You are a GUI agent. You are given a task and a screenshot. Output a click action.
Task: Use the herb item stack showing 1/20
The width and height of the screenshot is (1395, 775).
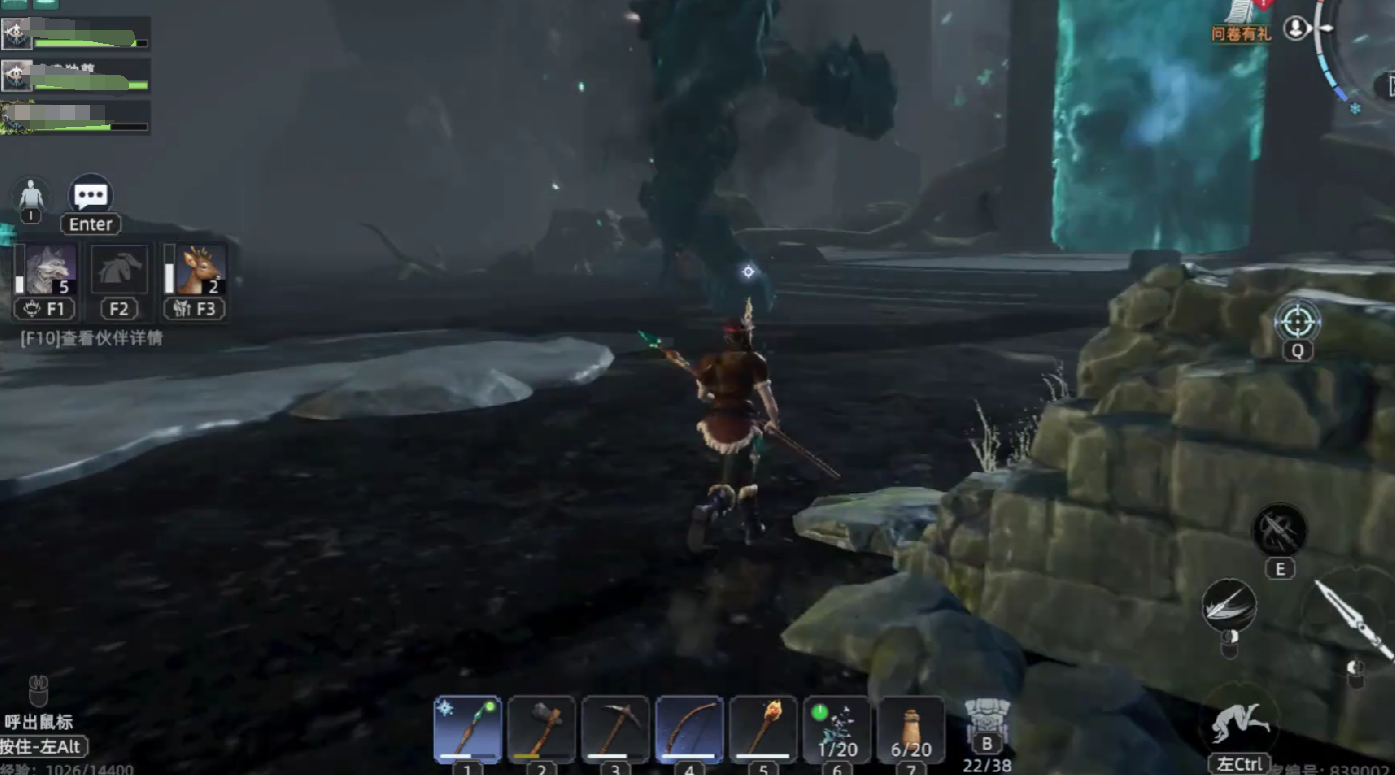click(x=837, y=729)
